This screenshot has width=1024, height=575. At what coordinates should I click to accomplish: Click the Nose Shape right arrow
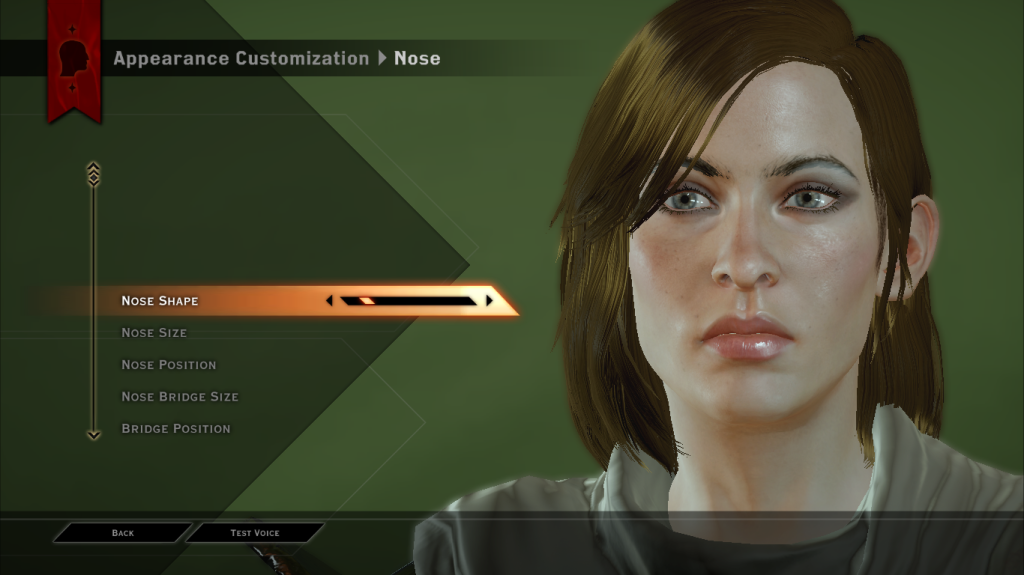pyautogui.click(x=489, y=300)
